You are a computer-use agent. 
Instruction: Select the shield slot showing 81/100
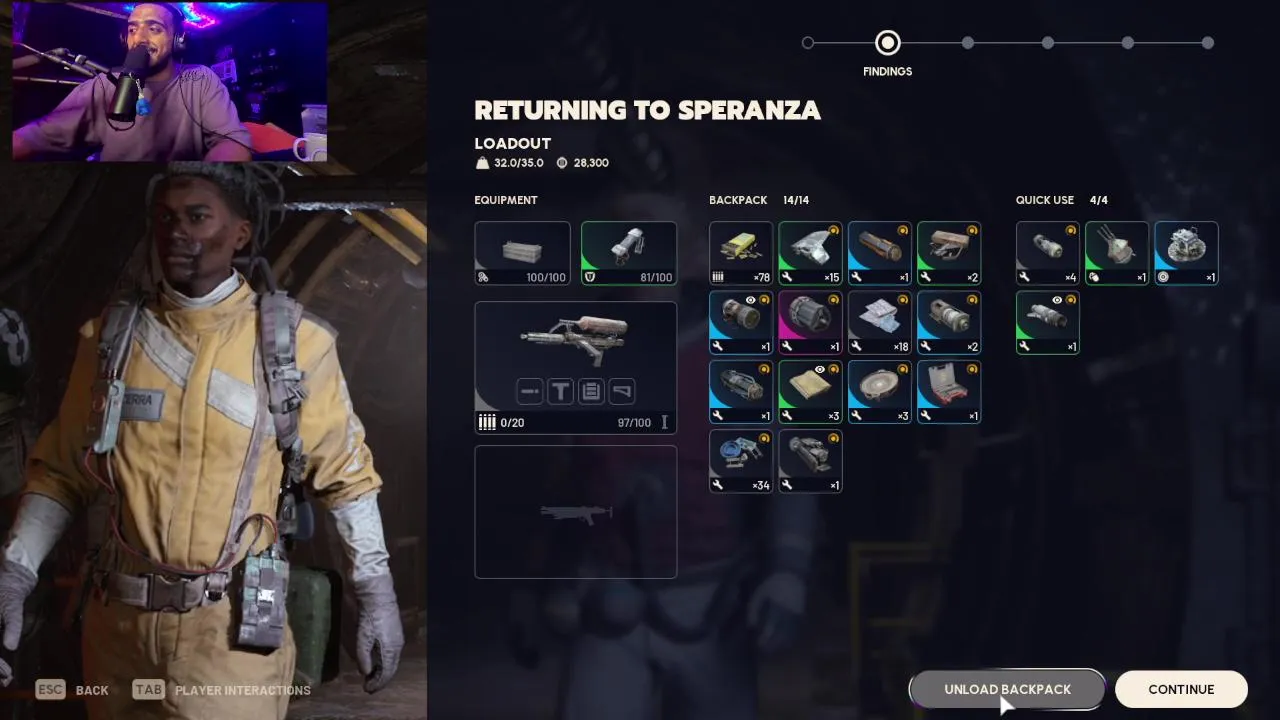[x=629, y=253]
